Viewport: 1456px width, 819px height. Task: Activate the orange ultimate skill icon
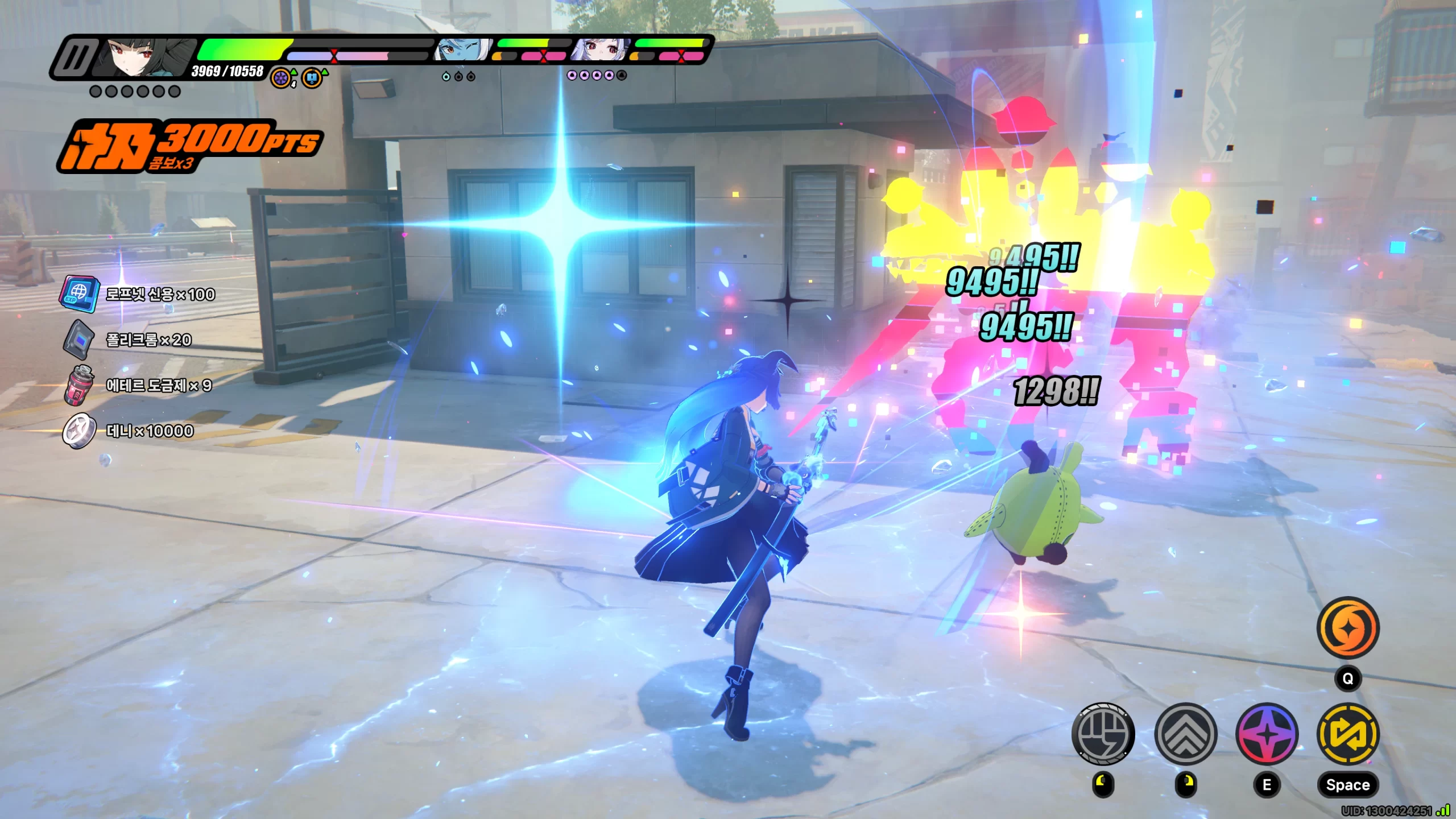pos(1347,628)
